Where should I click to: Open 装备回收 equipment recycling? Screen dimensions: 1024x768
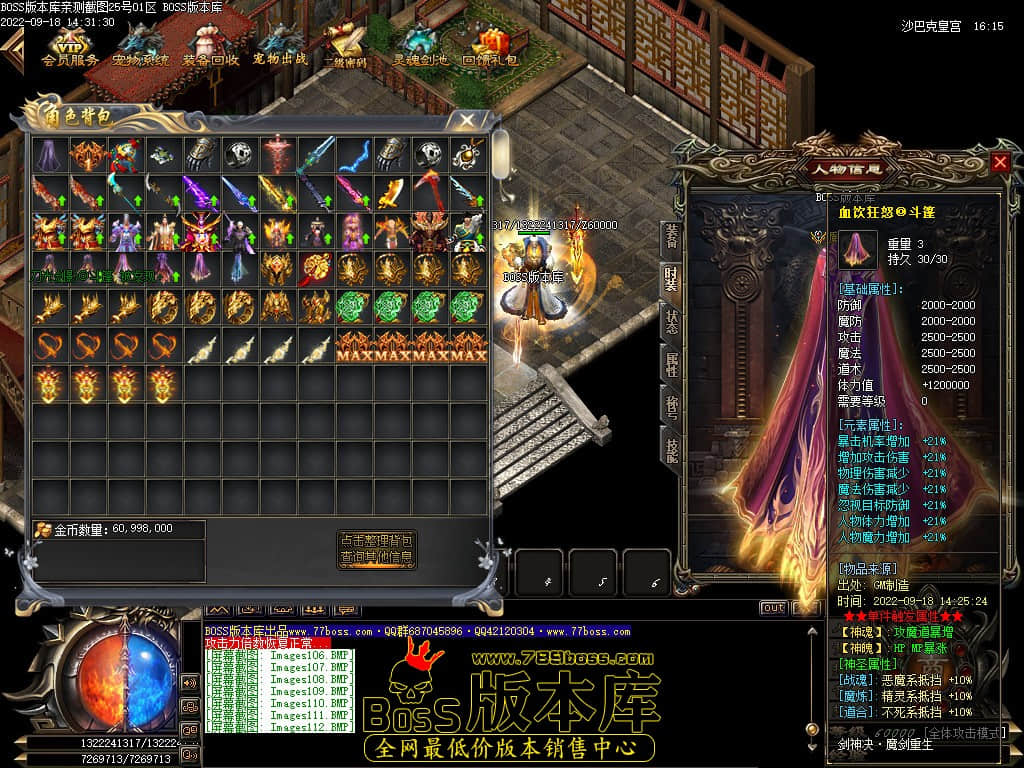[x=210, y=46]
